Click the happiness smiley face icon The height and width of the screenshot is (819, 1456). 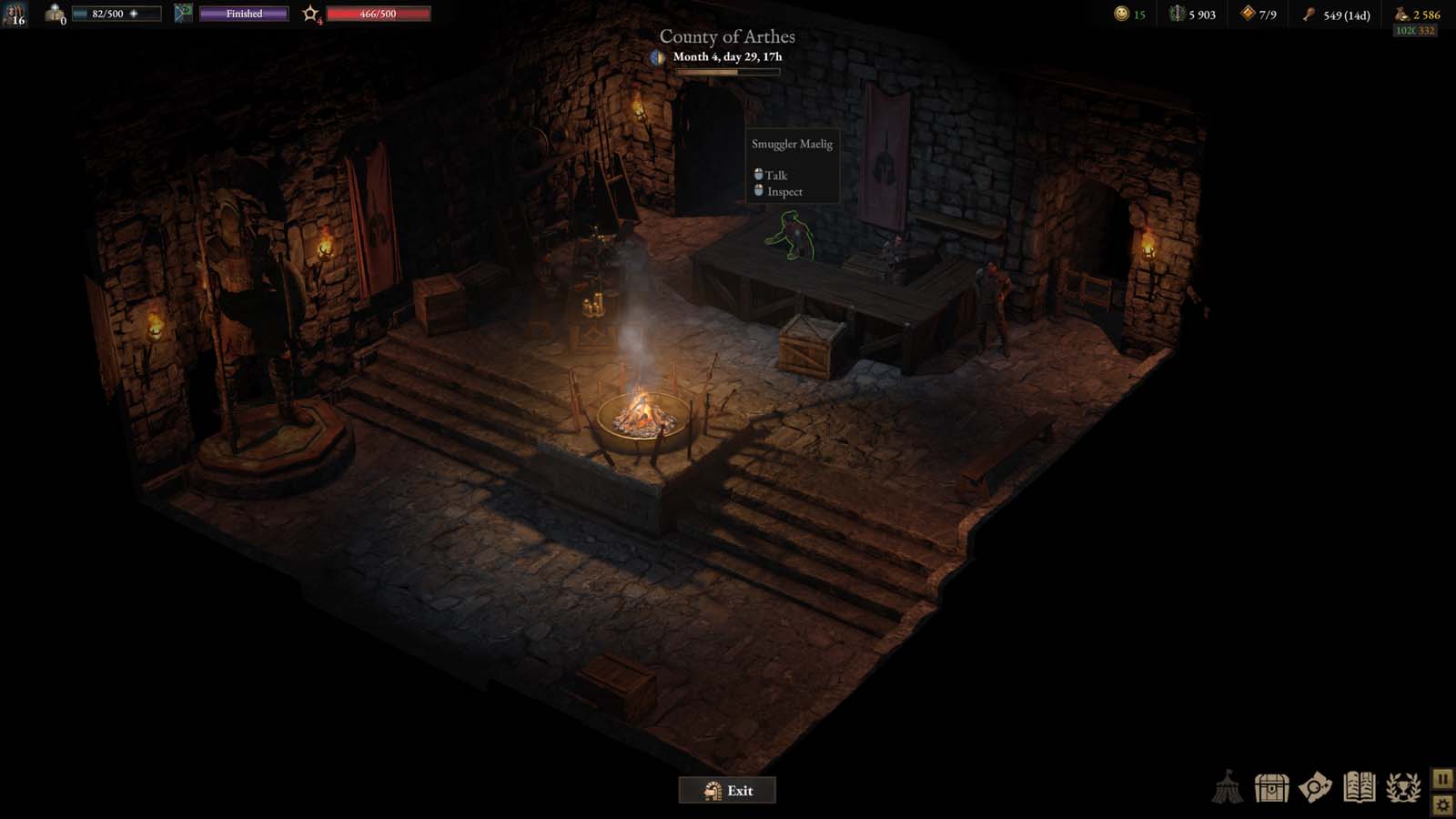click(x=1122, y=13)
